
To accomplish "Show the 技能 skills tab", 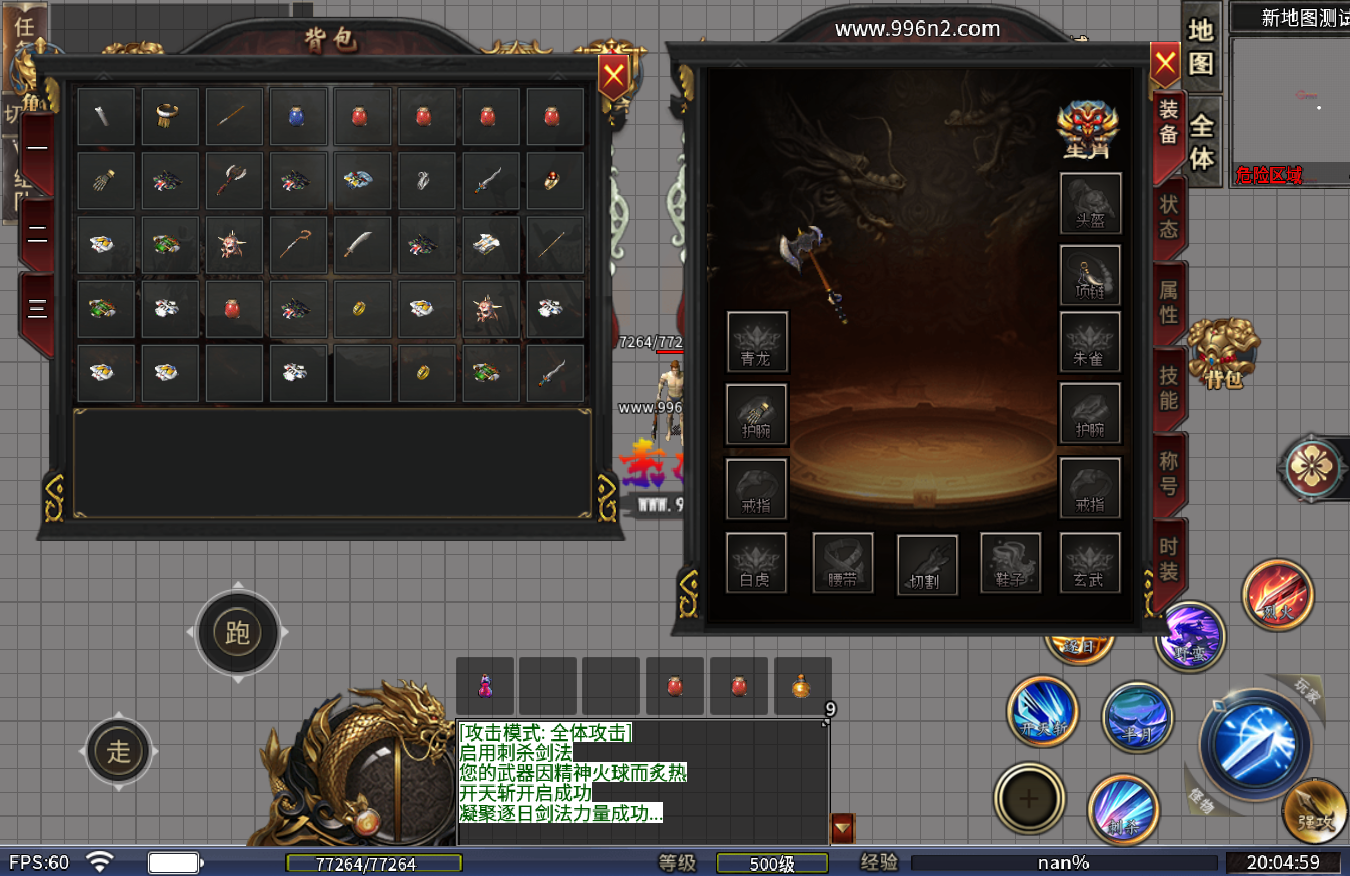I will (x=1169, y=389).
